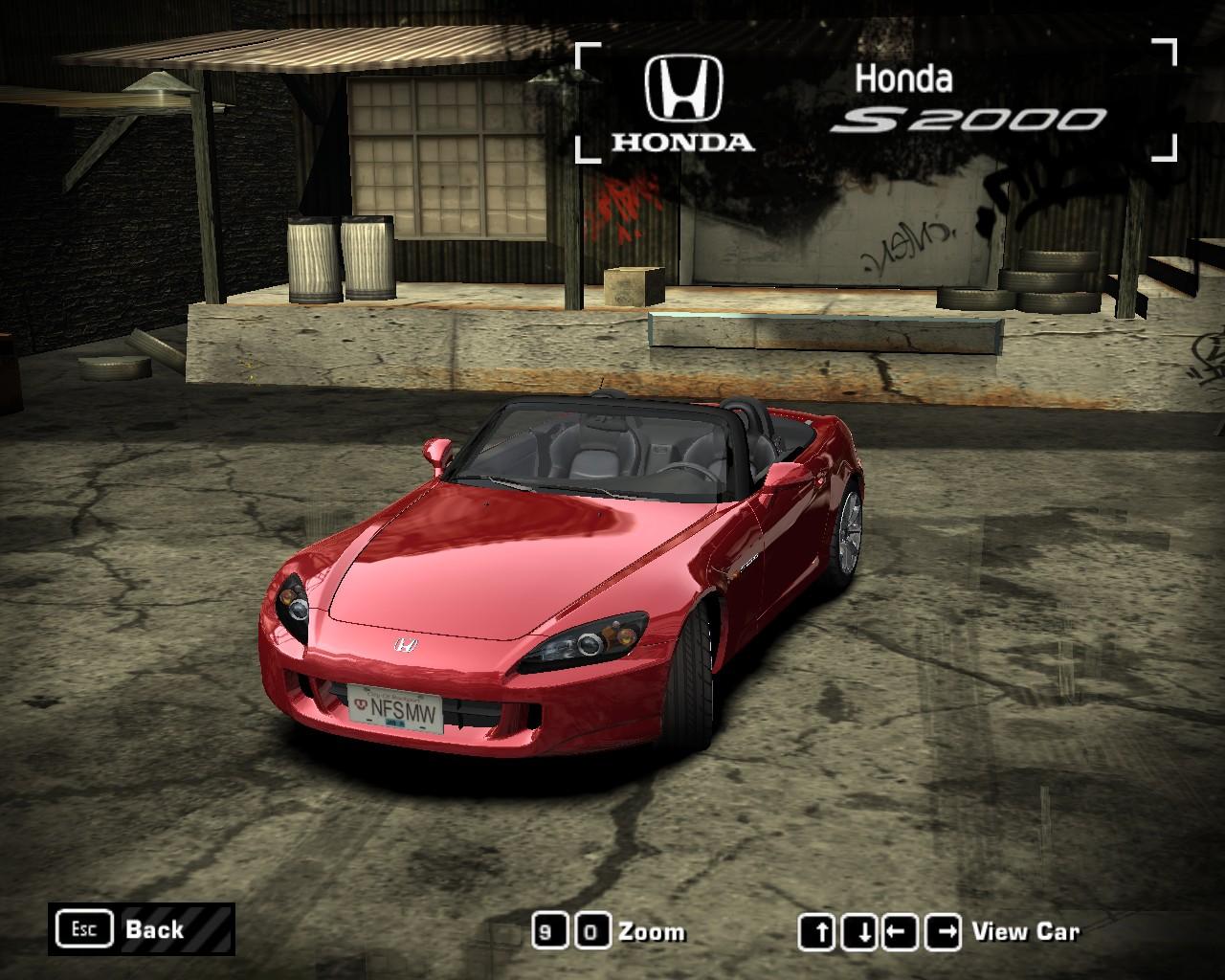Click Back to exit car showcase
Viewport: 1225px width, 980px height.
point(153,928)
